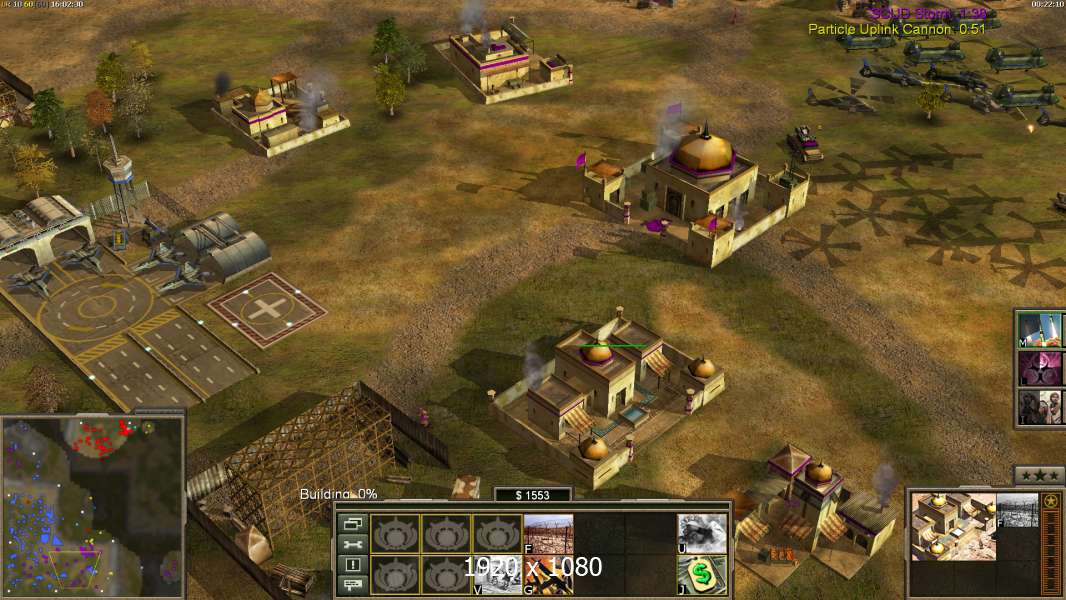
Task: Click the overlapping windows button in the command bar
Action: [352, 523]
